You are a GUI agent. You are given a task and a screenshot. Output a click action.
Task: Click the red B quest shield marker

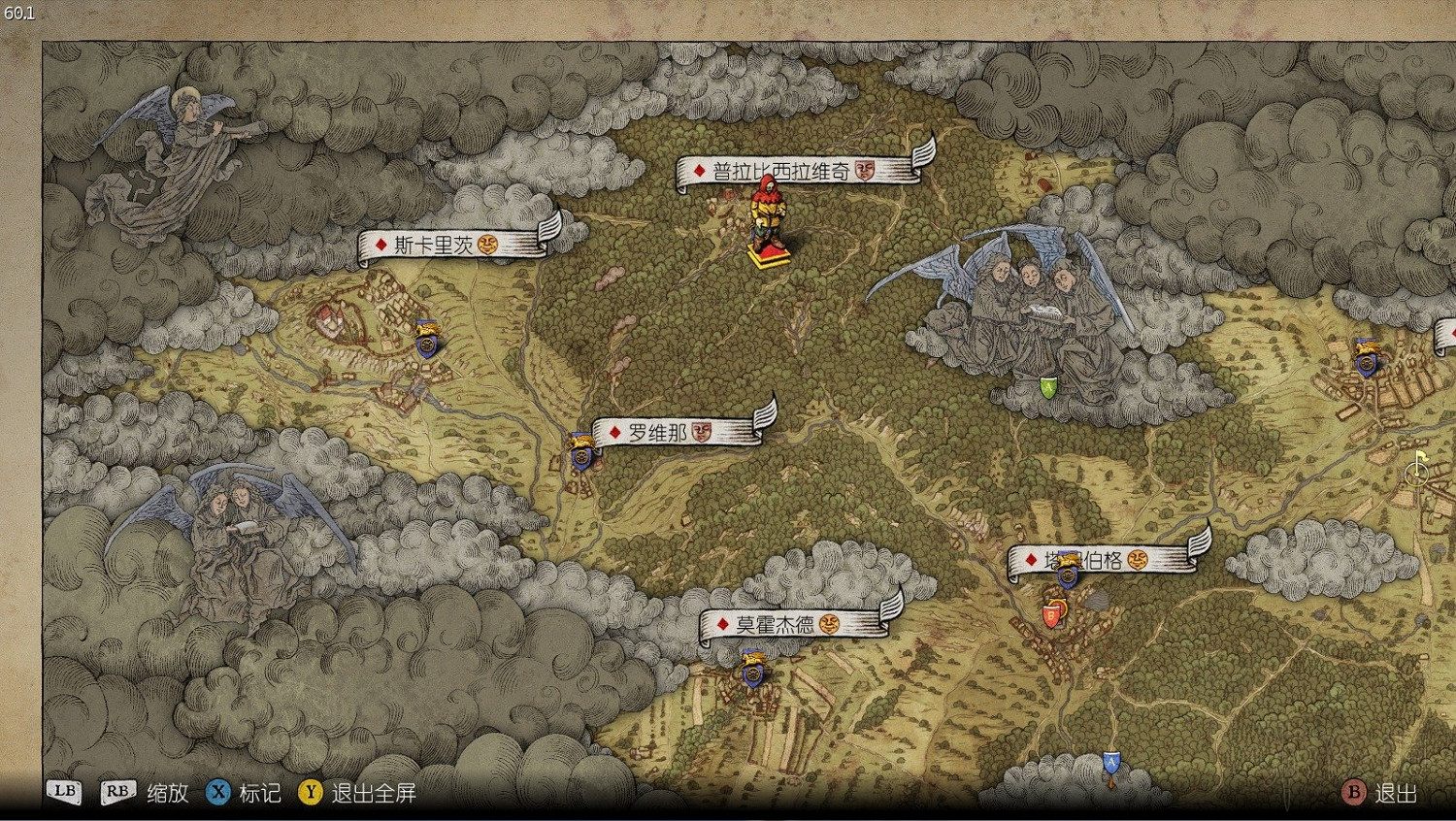1051,615
